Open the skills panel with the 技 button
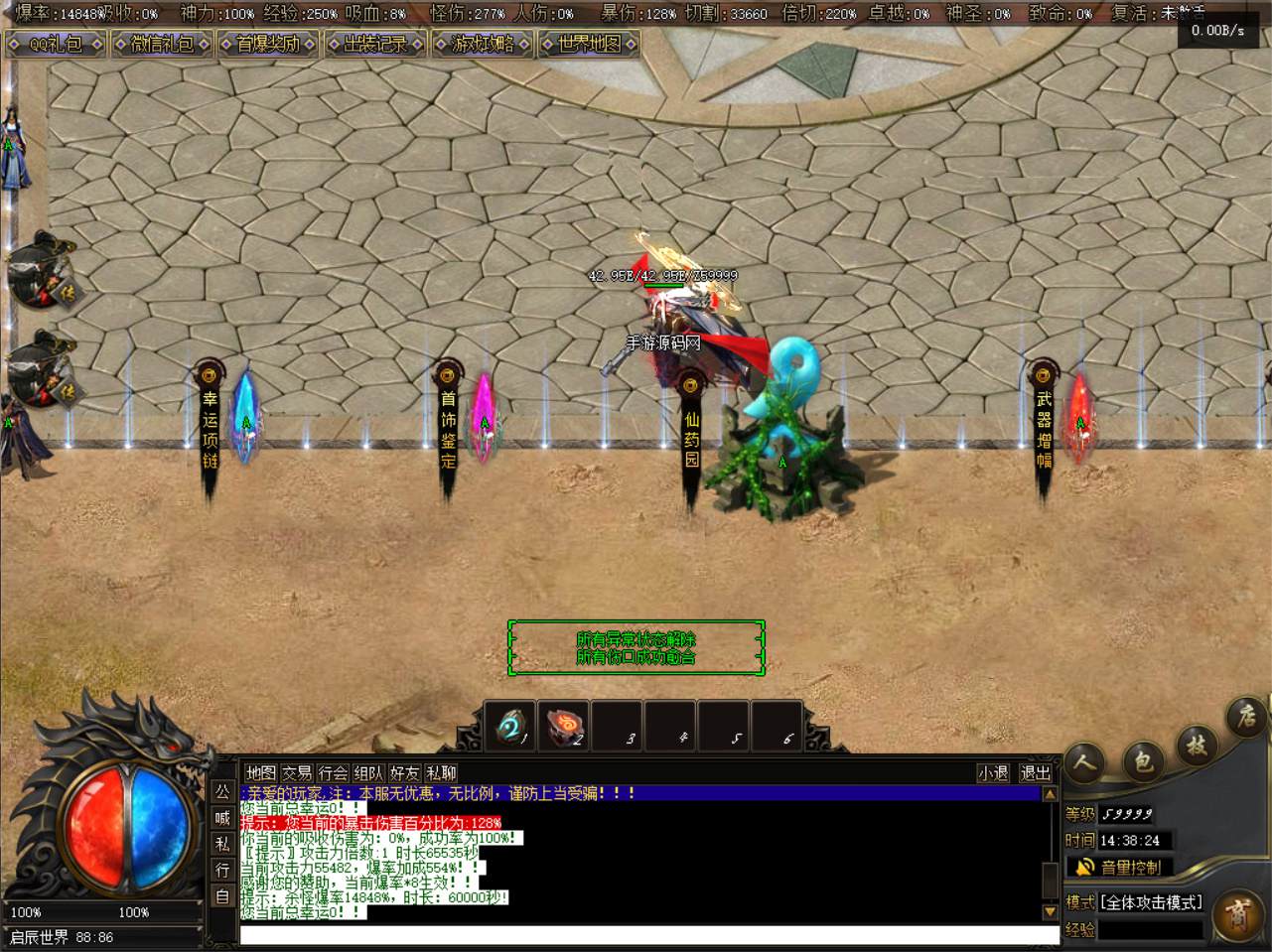The height and width of the screenshot is (952, 1272). coord(1196,745)
